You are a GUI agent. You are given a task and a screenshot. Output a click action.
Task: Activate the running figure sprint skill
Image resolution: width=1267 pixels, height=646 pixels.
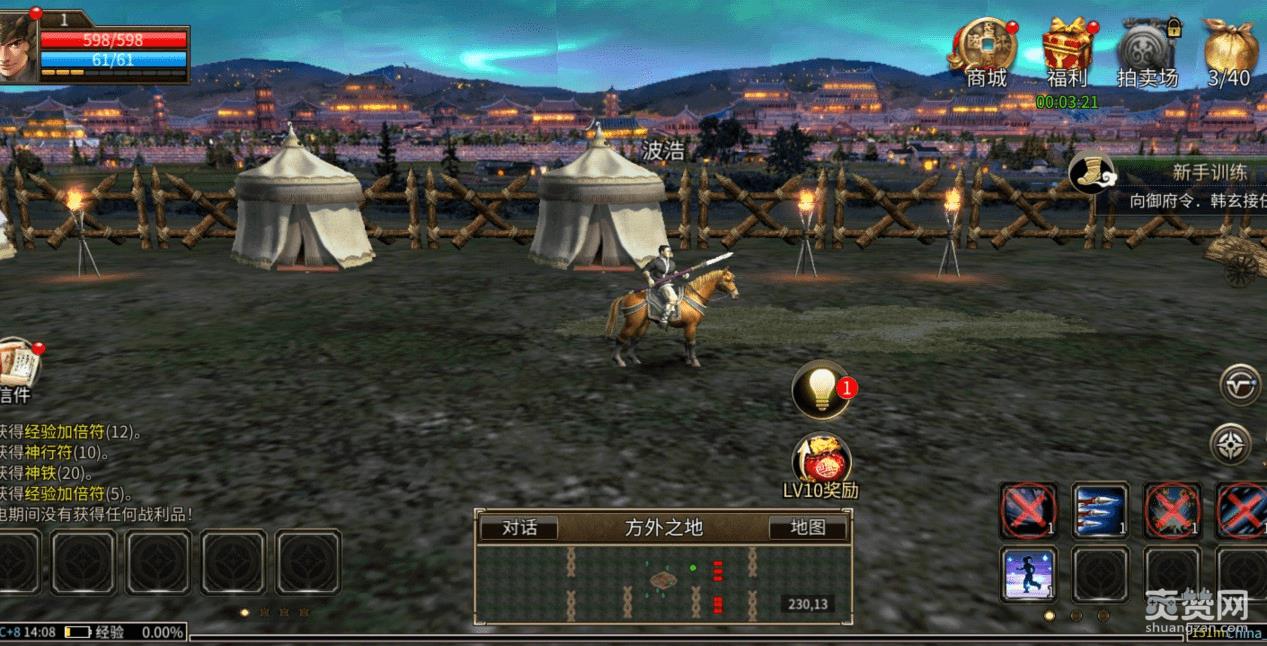click(1029, 575)
